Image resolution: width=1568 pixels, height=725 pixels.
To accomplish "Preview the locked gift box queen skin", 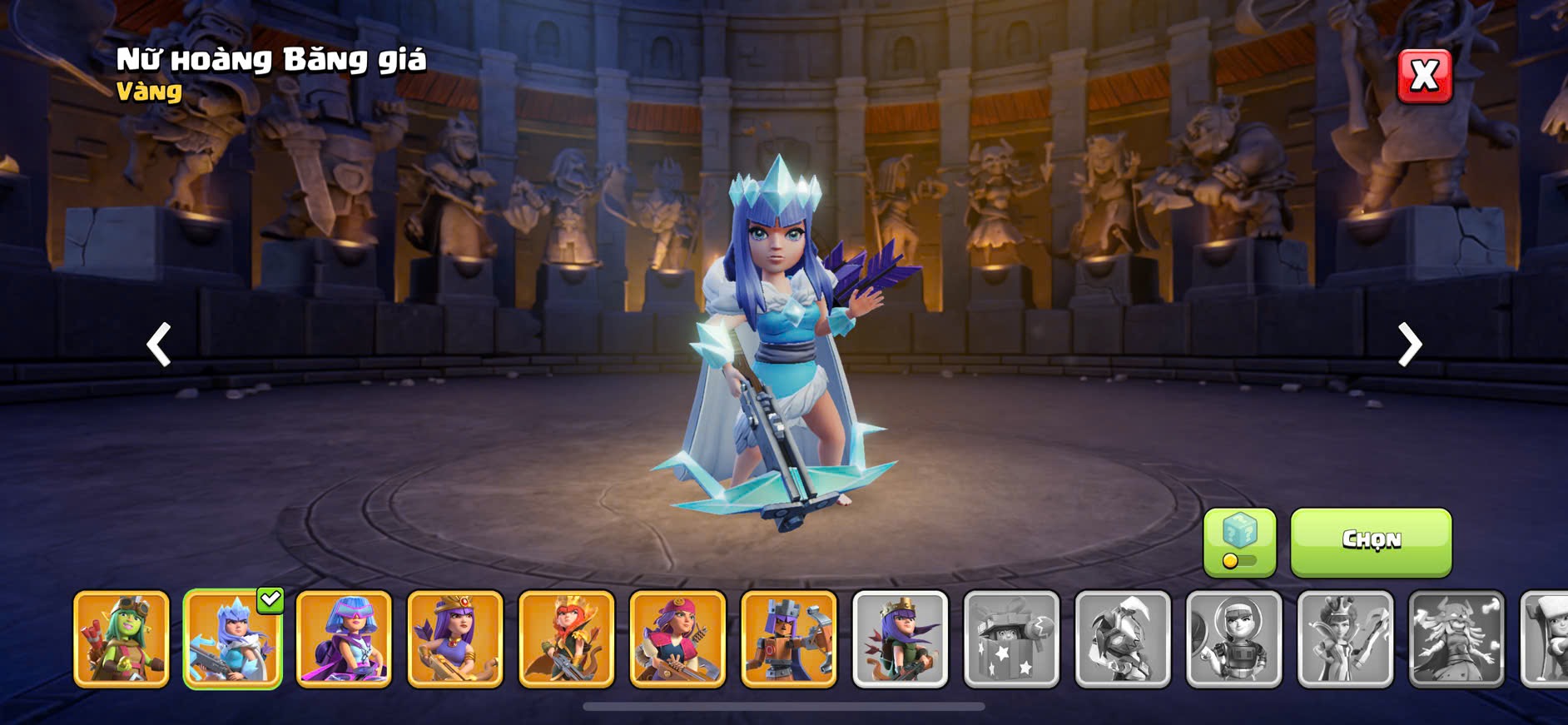I will coord(1011,639).
